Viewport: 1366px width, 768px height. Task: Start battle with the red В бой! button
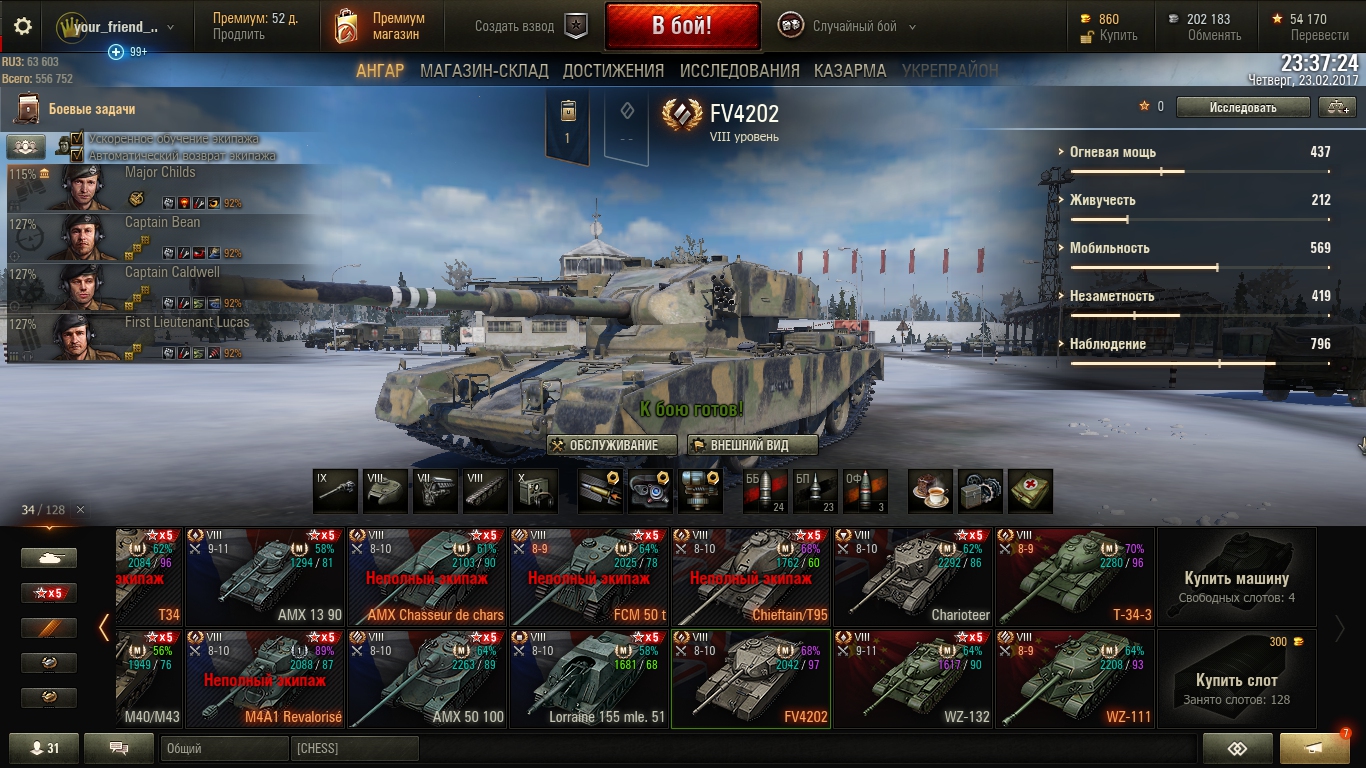(x=681, y=27)
